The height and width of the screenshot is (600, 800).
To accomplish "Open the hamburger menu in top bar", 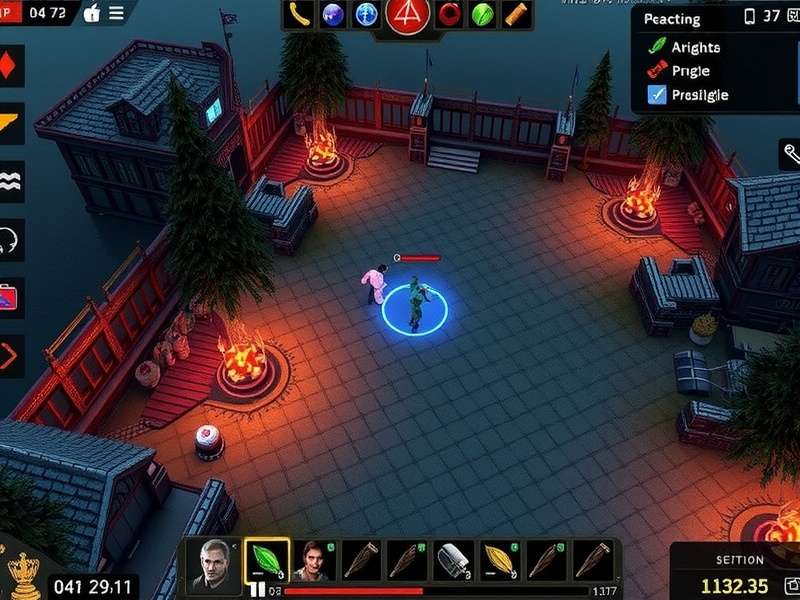I will 117,13.
